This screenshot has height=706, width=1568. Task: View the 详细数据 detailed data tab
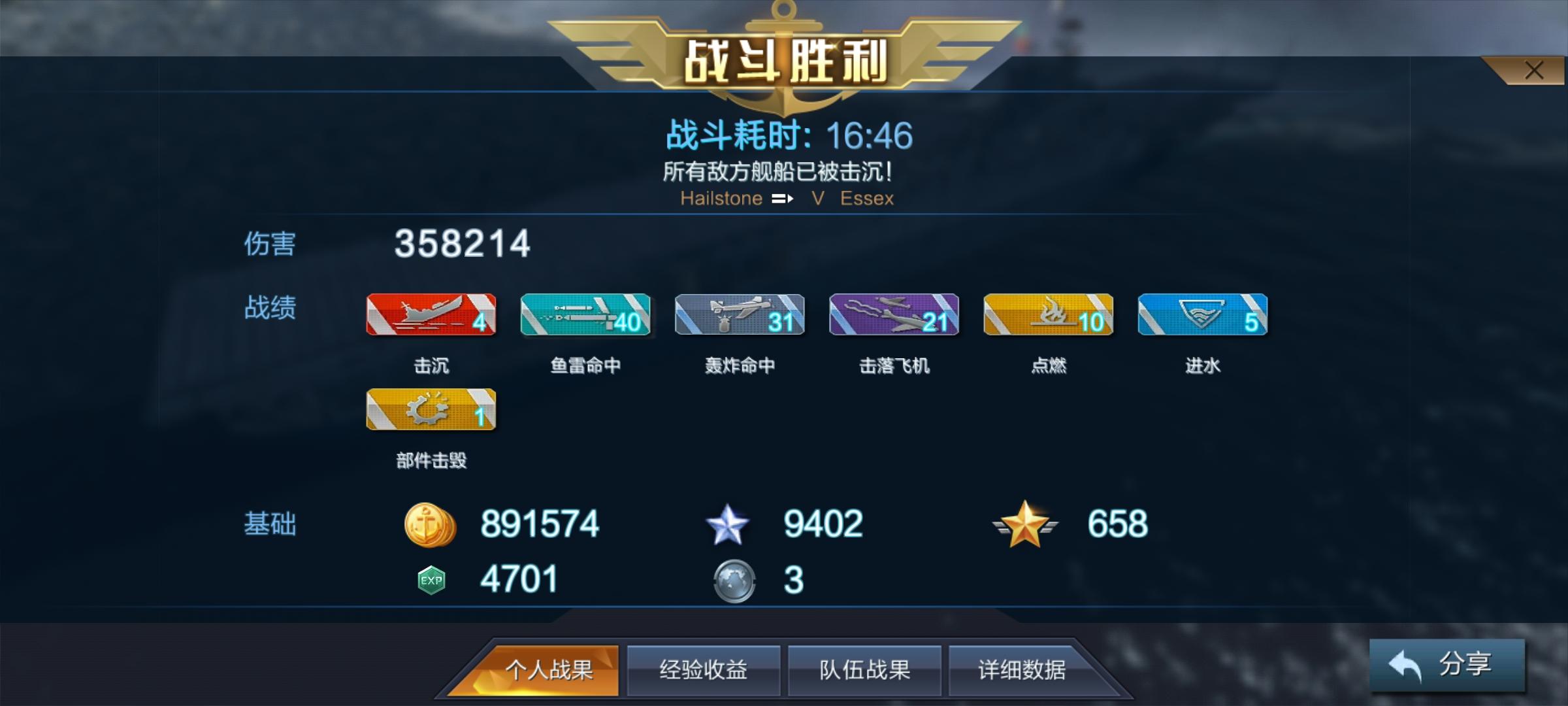(1024, 669)
